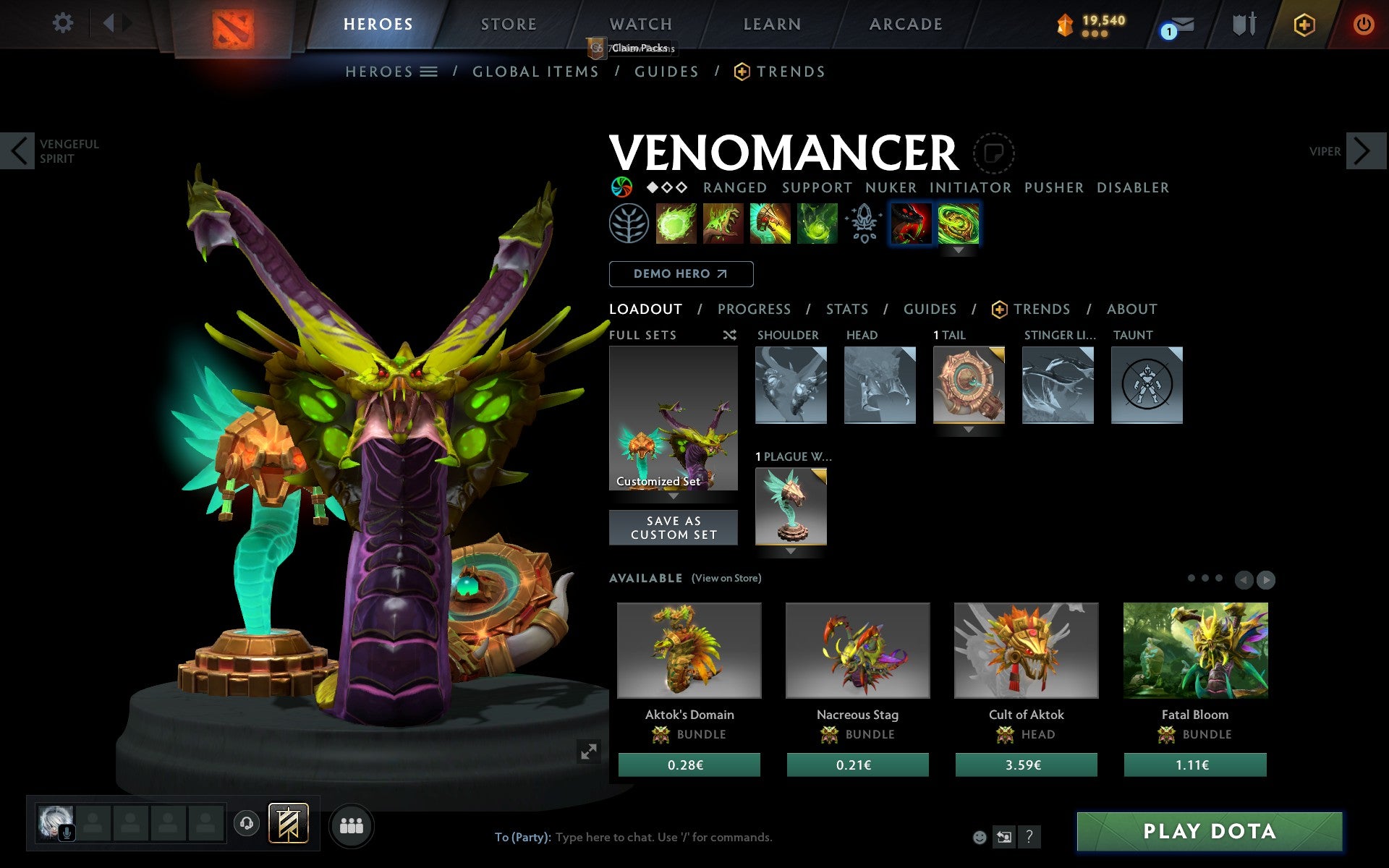Open the friends list icon near party slots
The image size is (1389, 868).
pos(351,825)
